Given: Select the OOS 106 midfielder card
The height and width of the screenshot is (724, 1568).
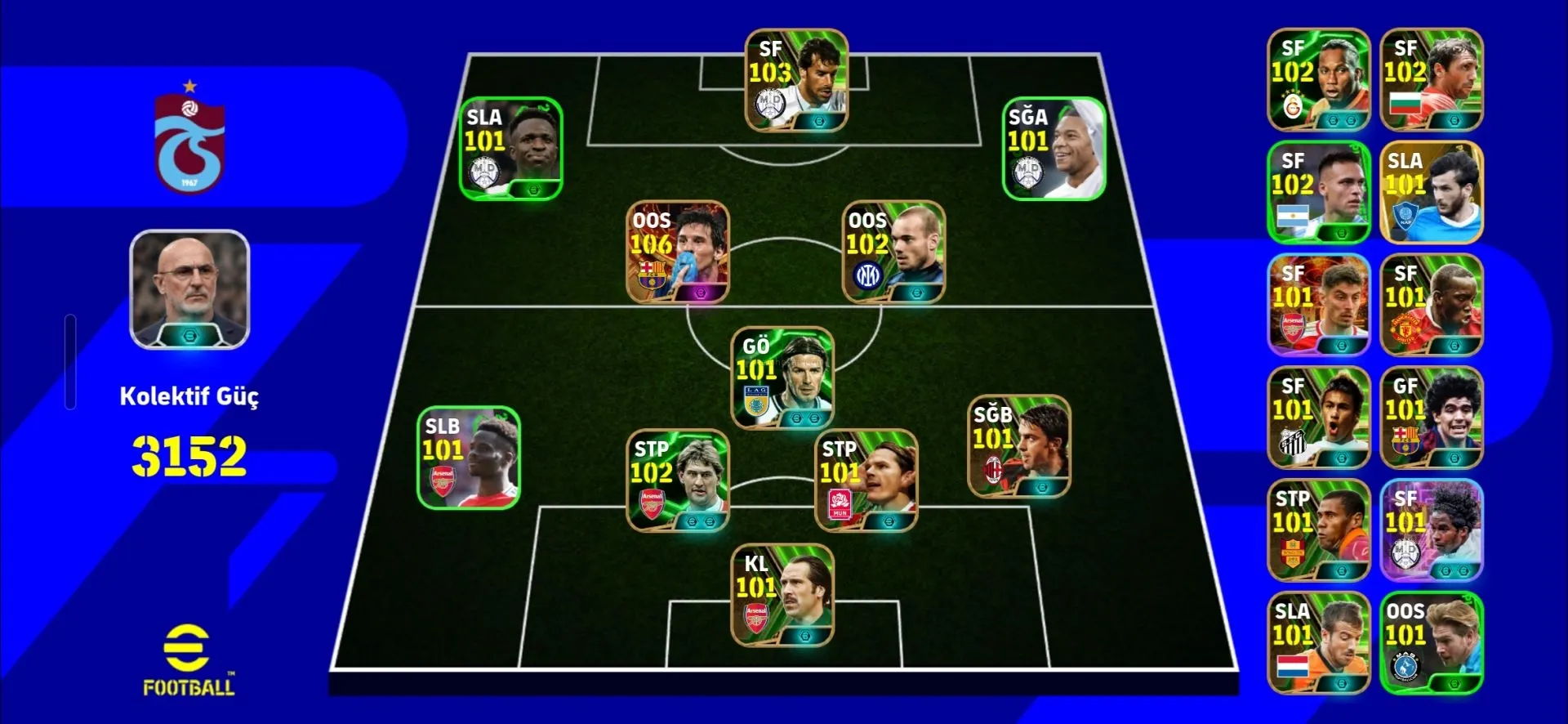Looking at the screenshot, I should pos(677,252).
